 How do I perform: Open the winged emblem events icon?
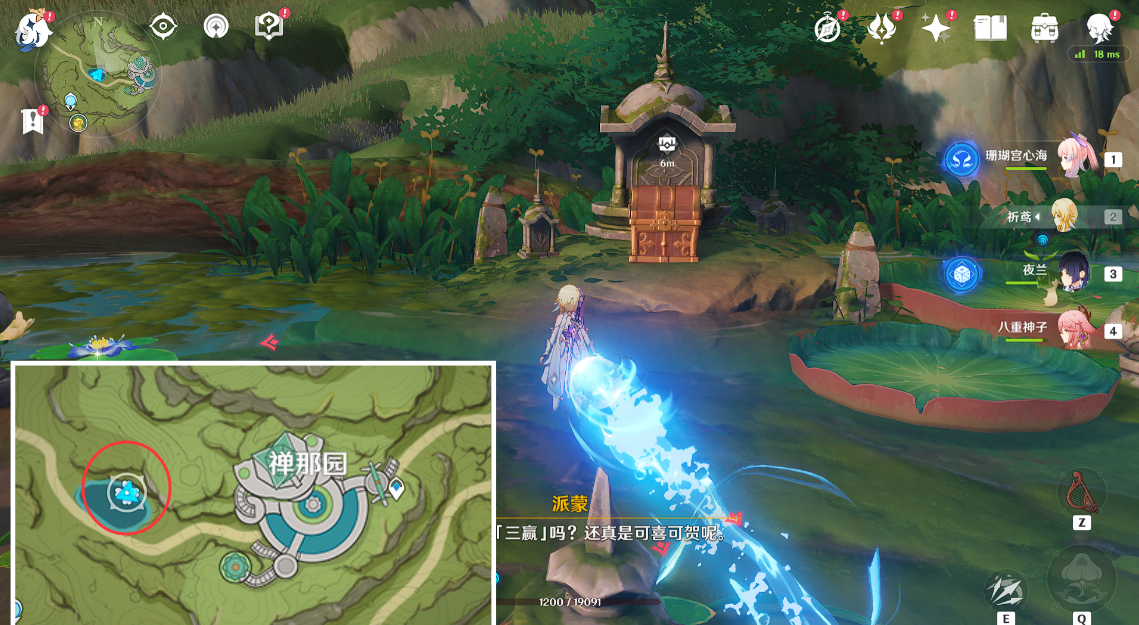882,29
